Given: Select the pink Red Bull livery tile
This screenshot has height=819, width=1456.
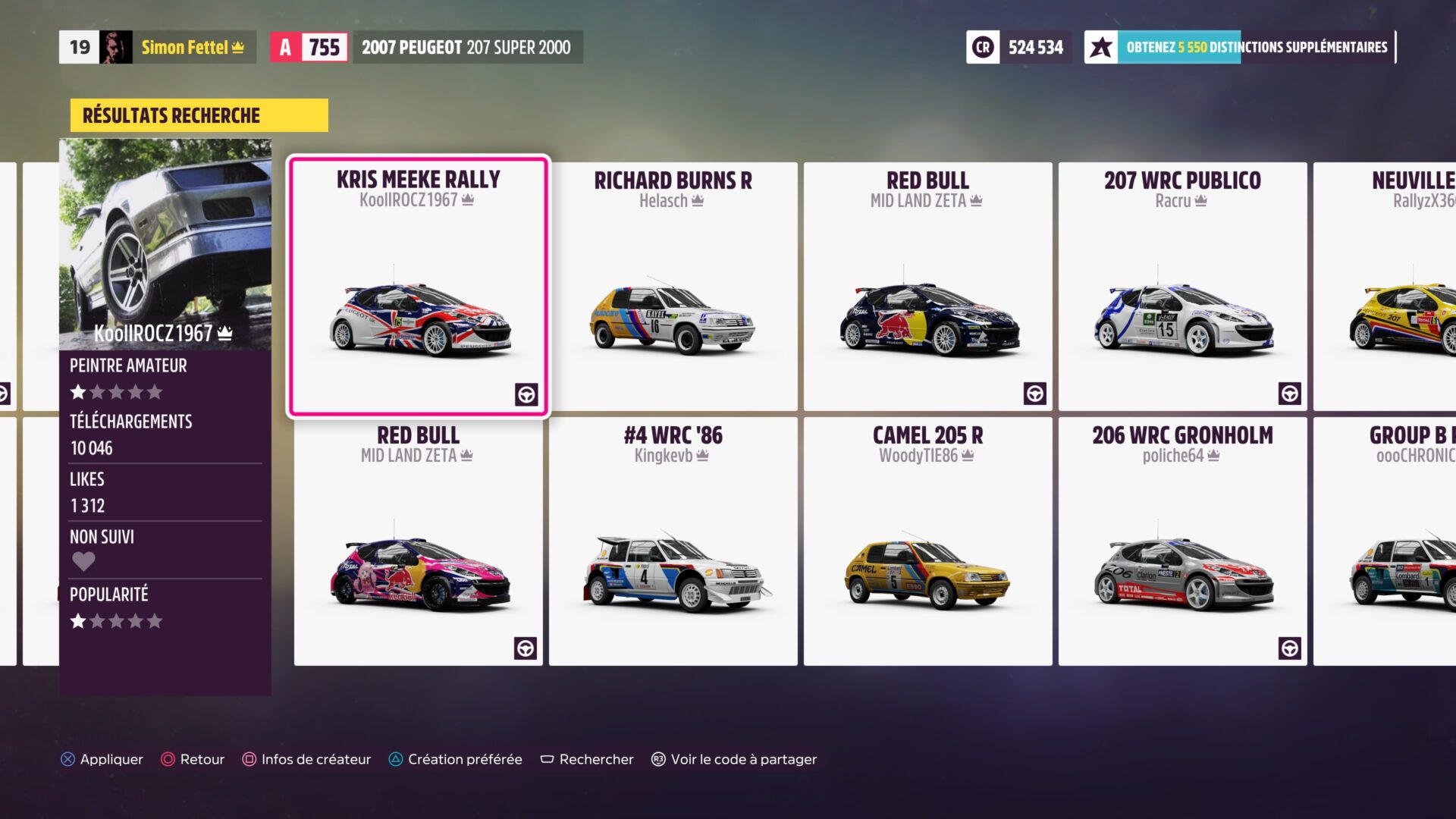Looking at the screenshot, I should (418, 541).
